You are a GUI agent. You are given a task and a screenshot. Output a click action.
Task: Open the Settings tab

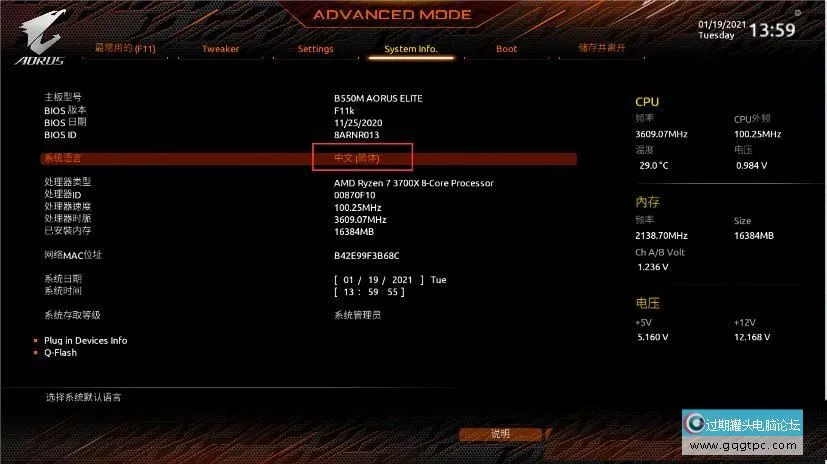(315, 49)
